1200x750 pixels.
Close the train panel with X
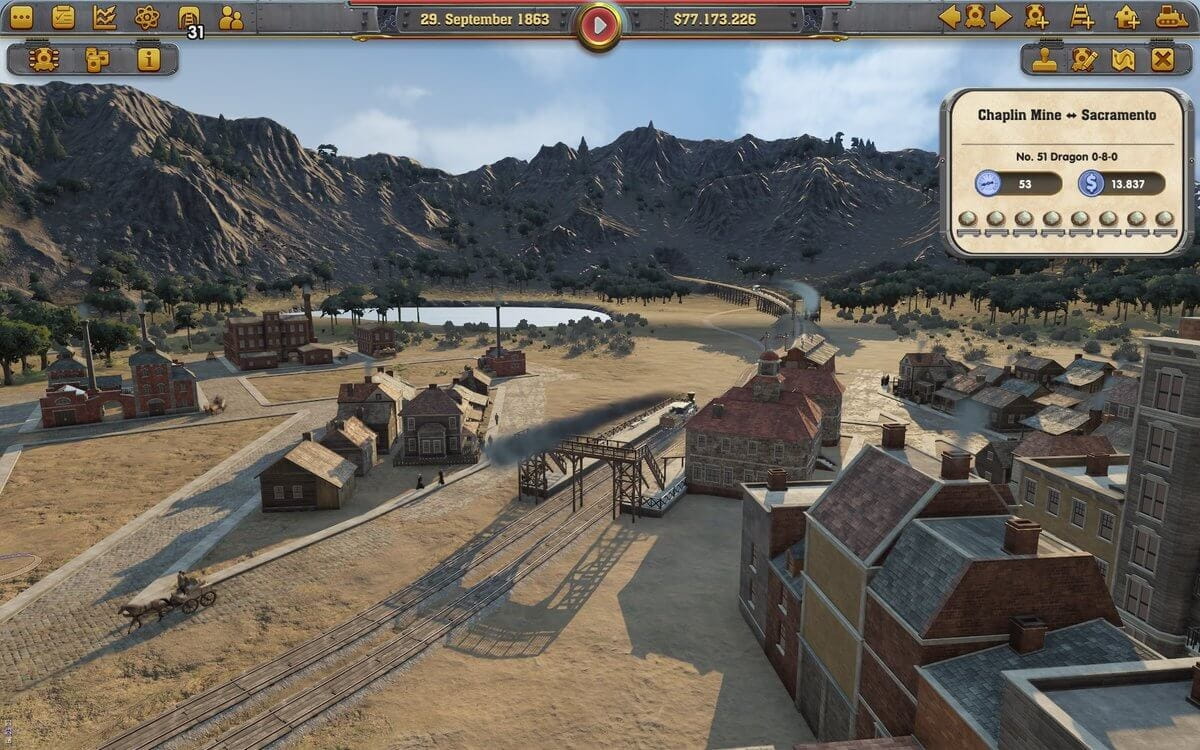pyautogui.click(x=1162, y=59)
